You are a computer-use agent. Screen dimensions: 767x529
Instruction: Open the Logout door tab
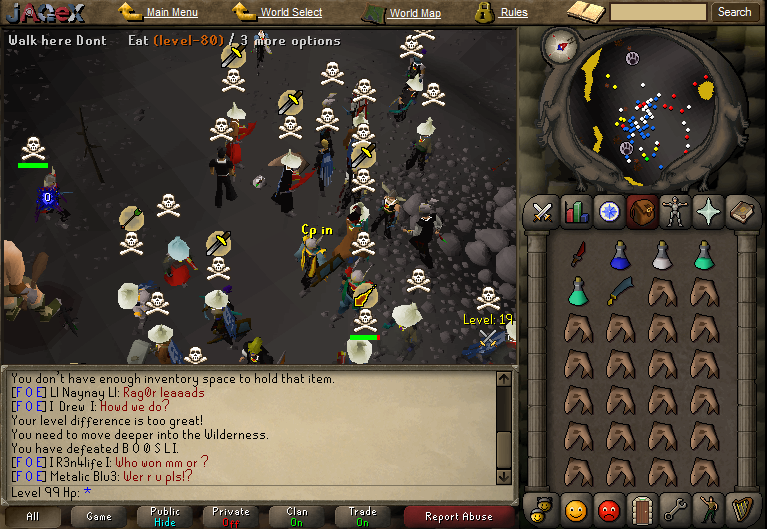(x=642, y=508)
